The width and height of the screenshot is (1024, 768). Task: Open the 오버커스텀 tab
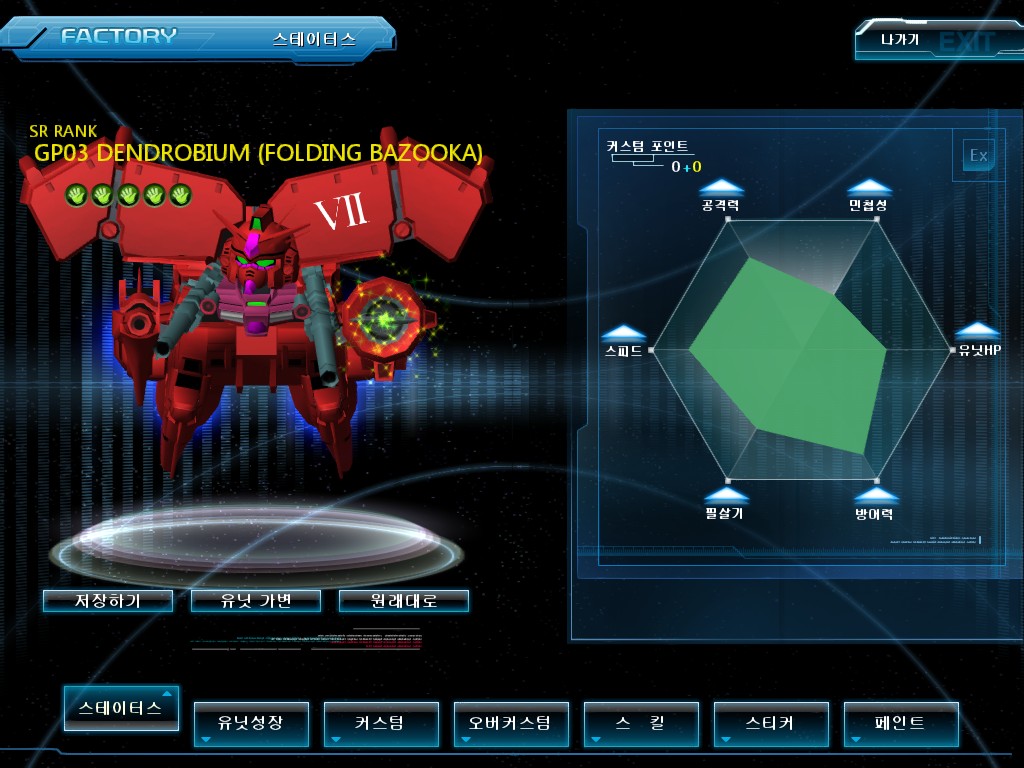point(510,723)
